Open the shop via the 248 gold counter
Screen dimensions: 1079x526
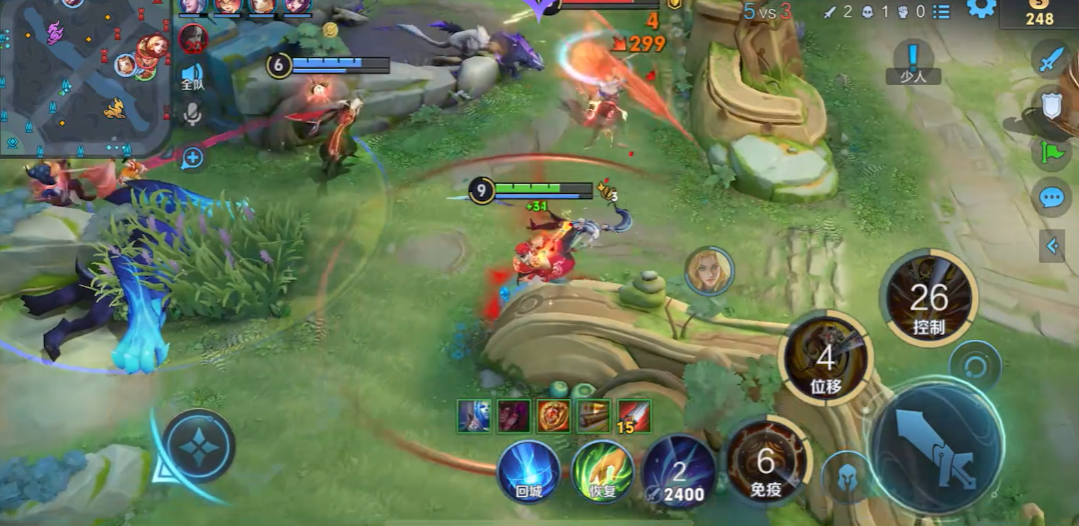[x=1039, y=14]
